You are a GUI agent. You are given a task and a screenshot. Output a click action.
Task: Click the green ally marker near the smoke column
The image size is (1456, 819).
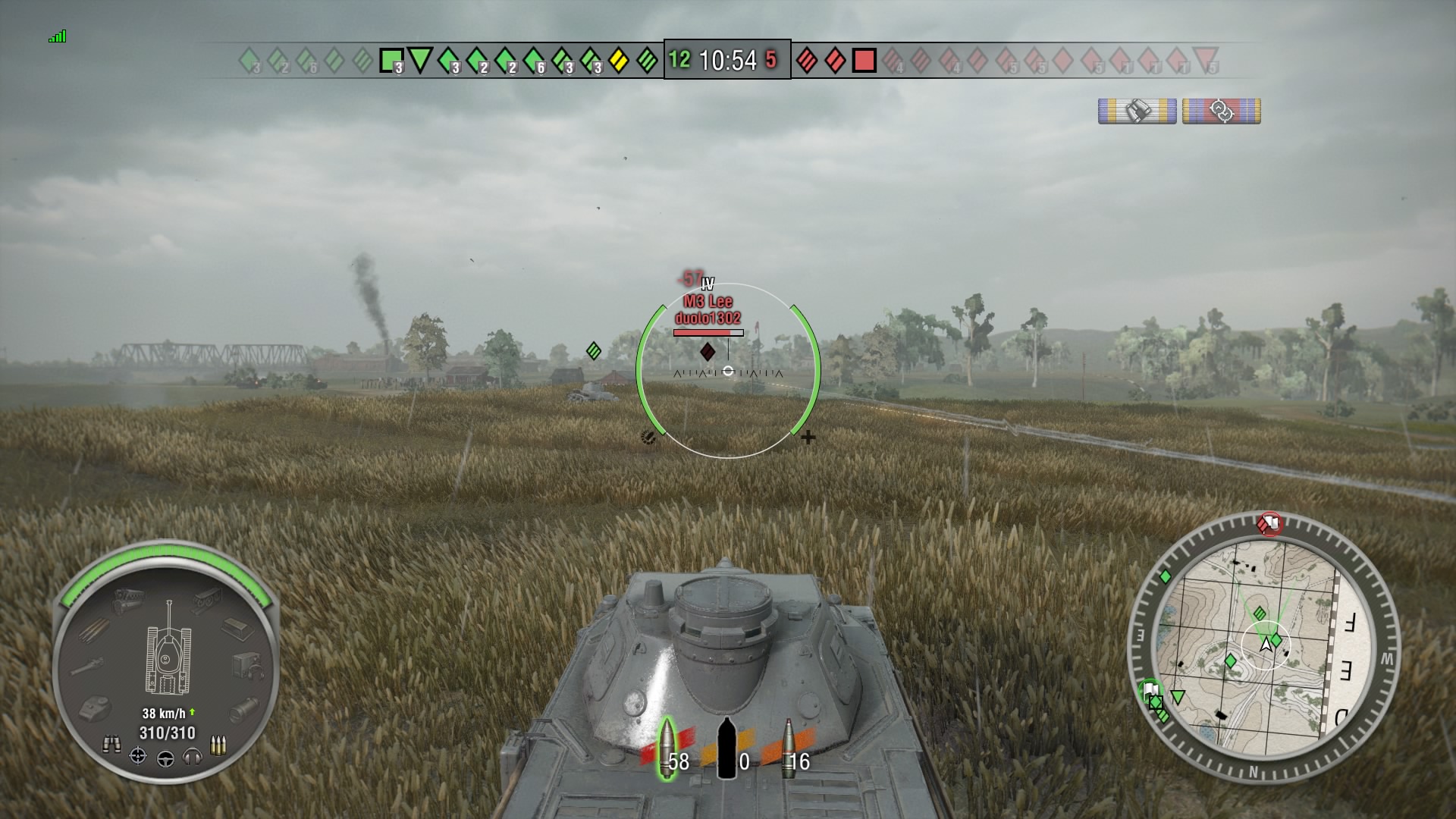point(593,350)
